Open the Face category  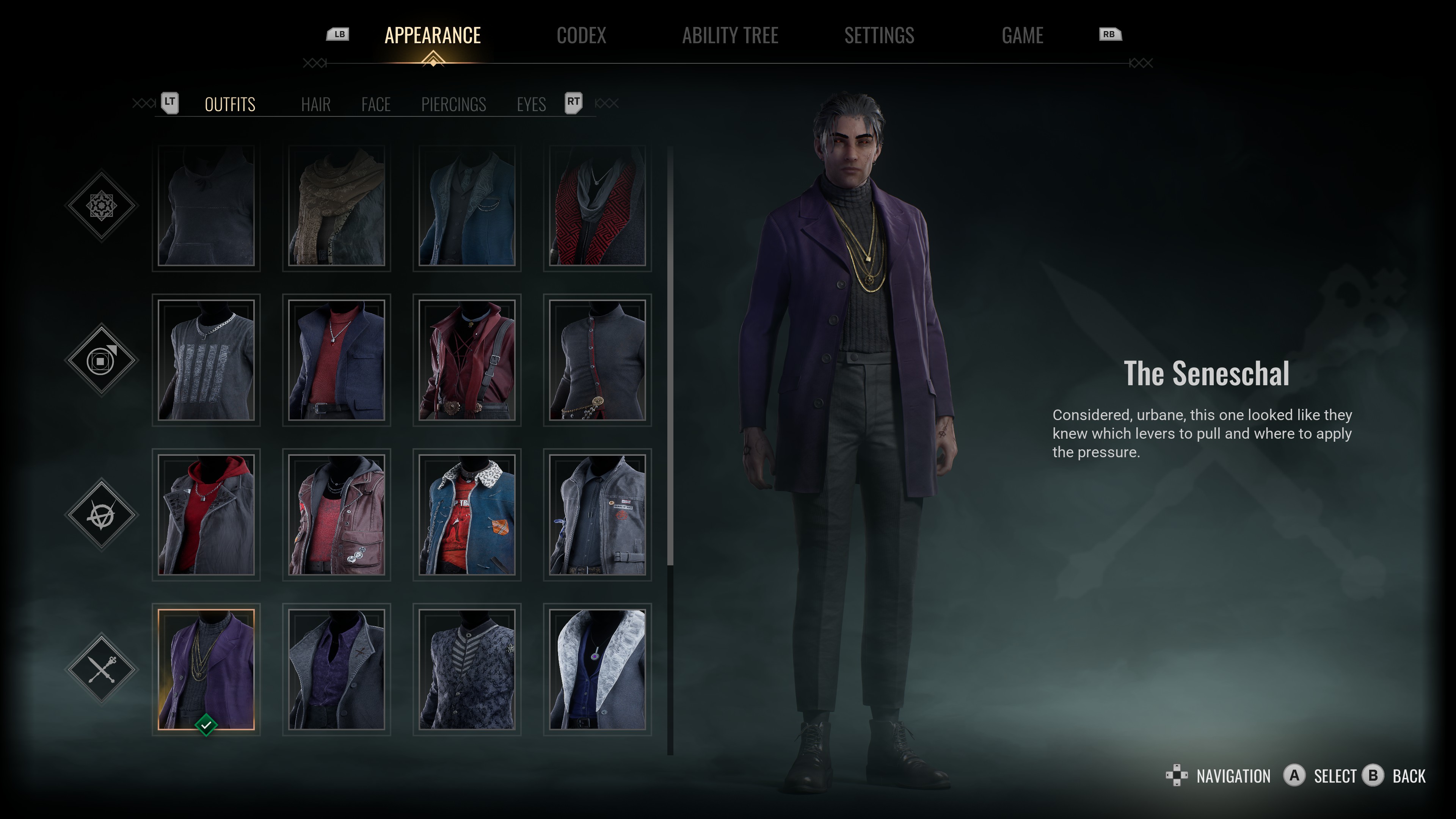tap(376, 105)
